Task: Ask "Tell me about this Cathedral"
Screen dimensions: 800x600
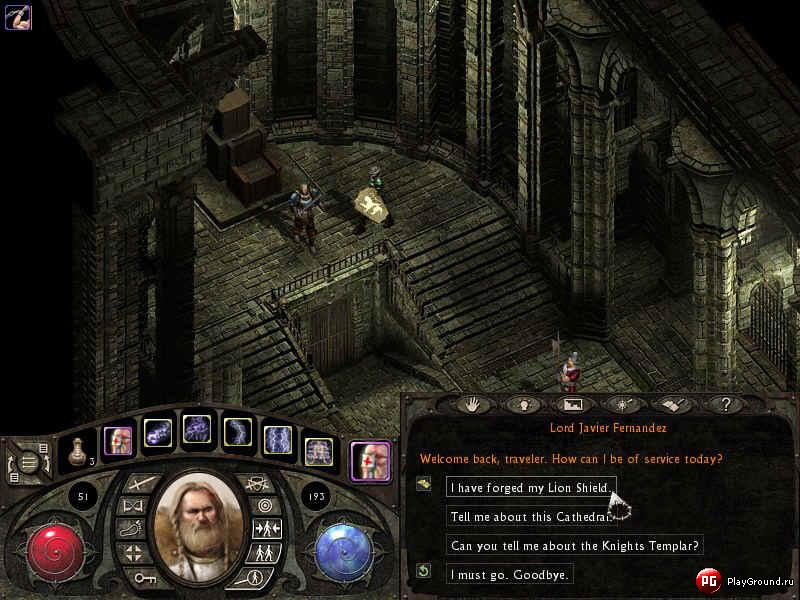Action: click(x=530, y=516)
